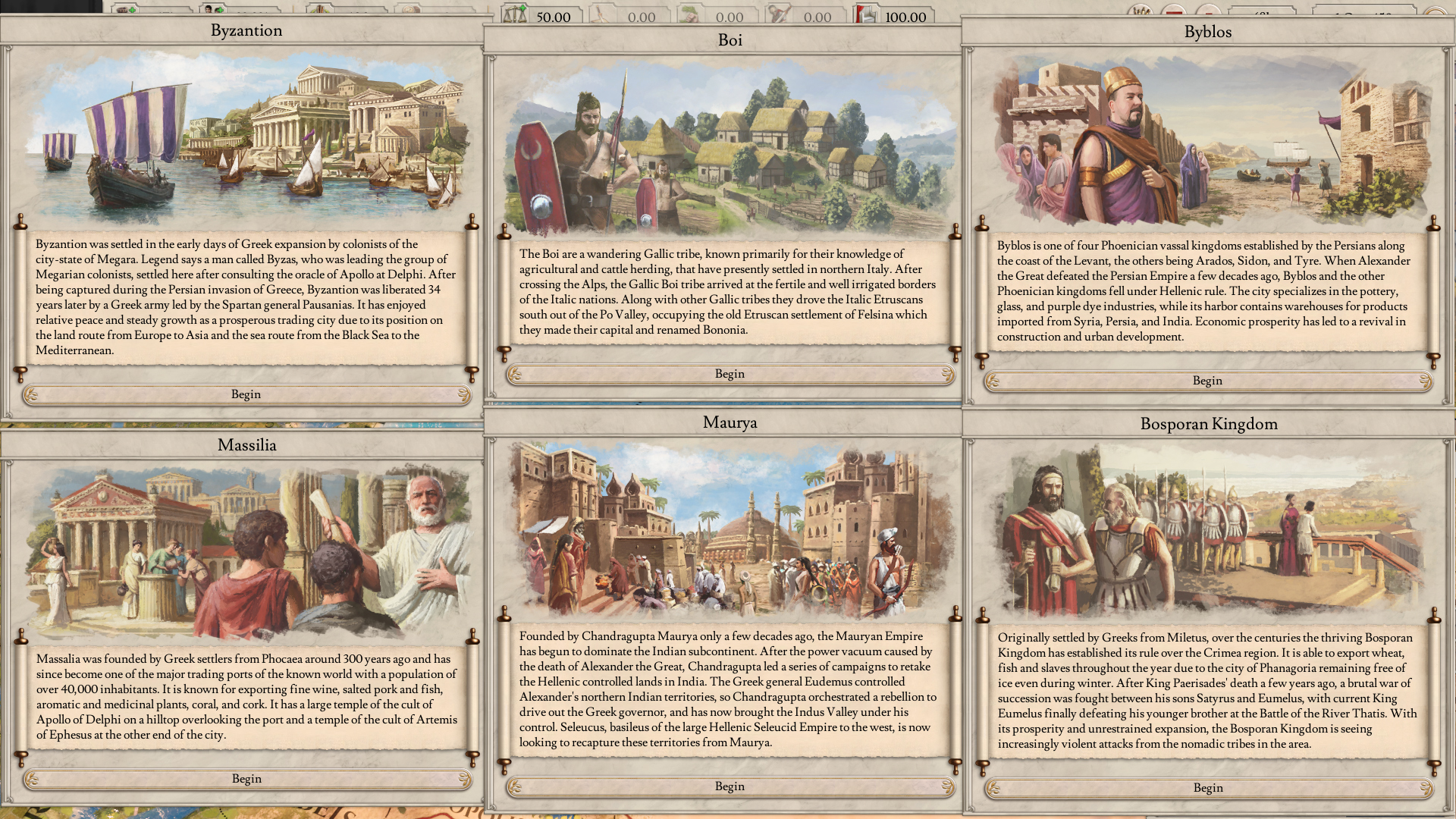The image size is (1456, 819).
Task: Select the Byblos panel title
Action: tap(1209, 32)
